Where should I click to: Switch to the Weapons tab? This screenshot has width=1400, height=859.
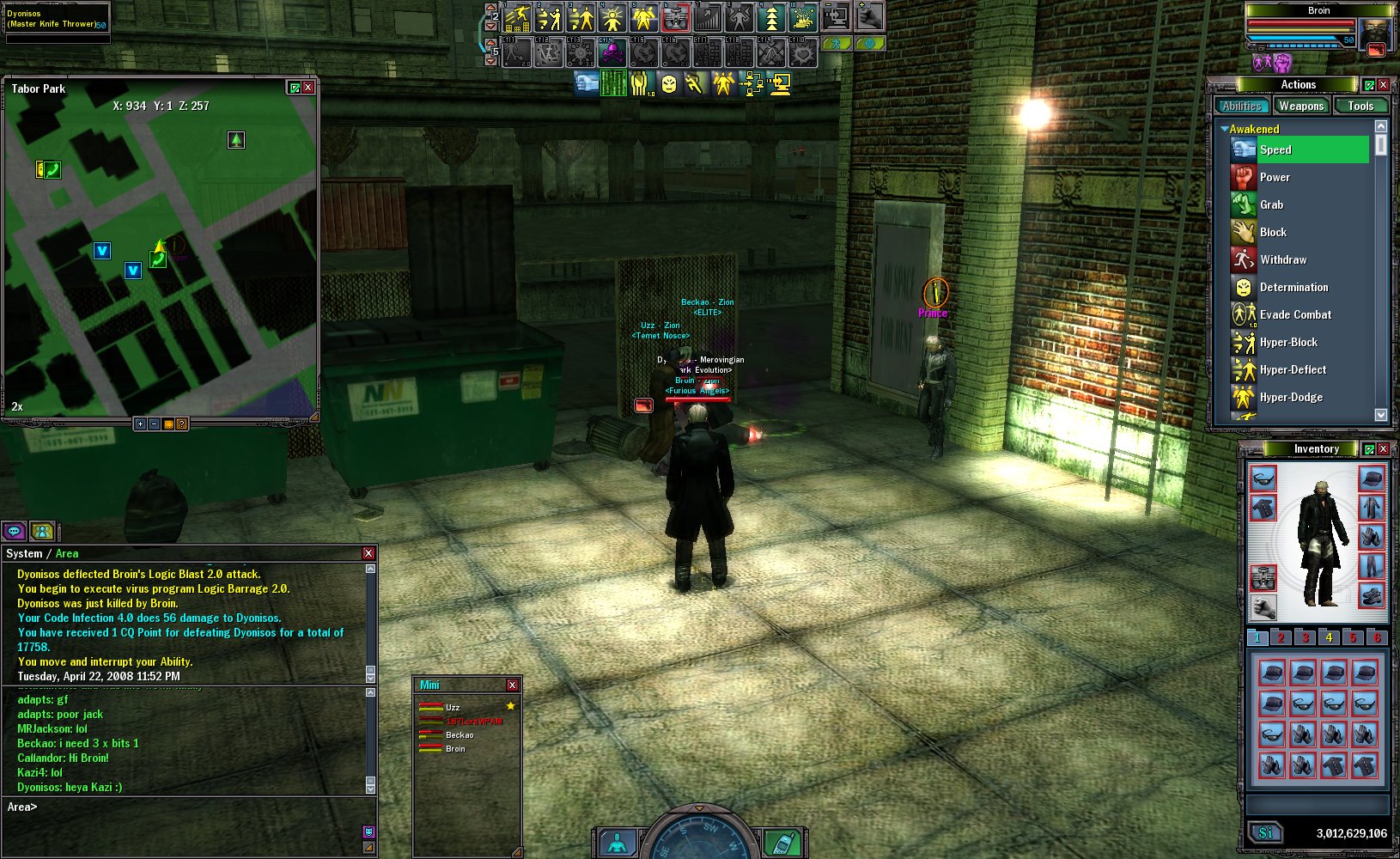point(1300,106)
